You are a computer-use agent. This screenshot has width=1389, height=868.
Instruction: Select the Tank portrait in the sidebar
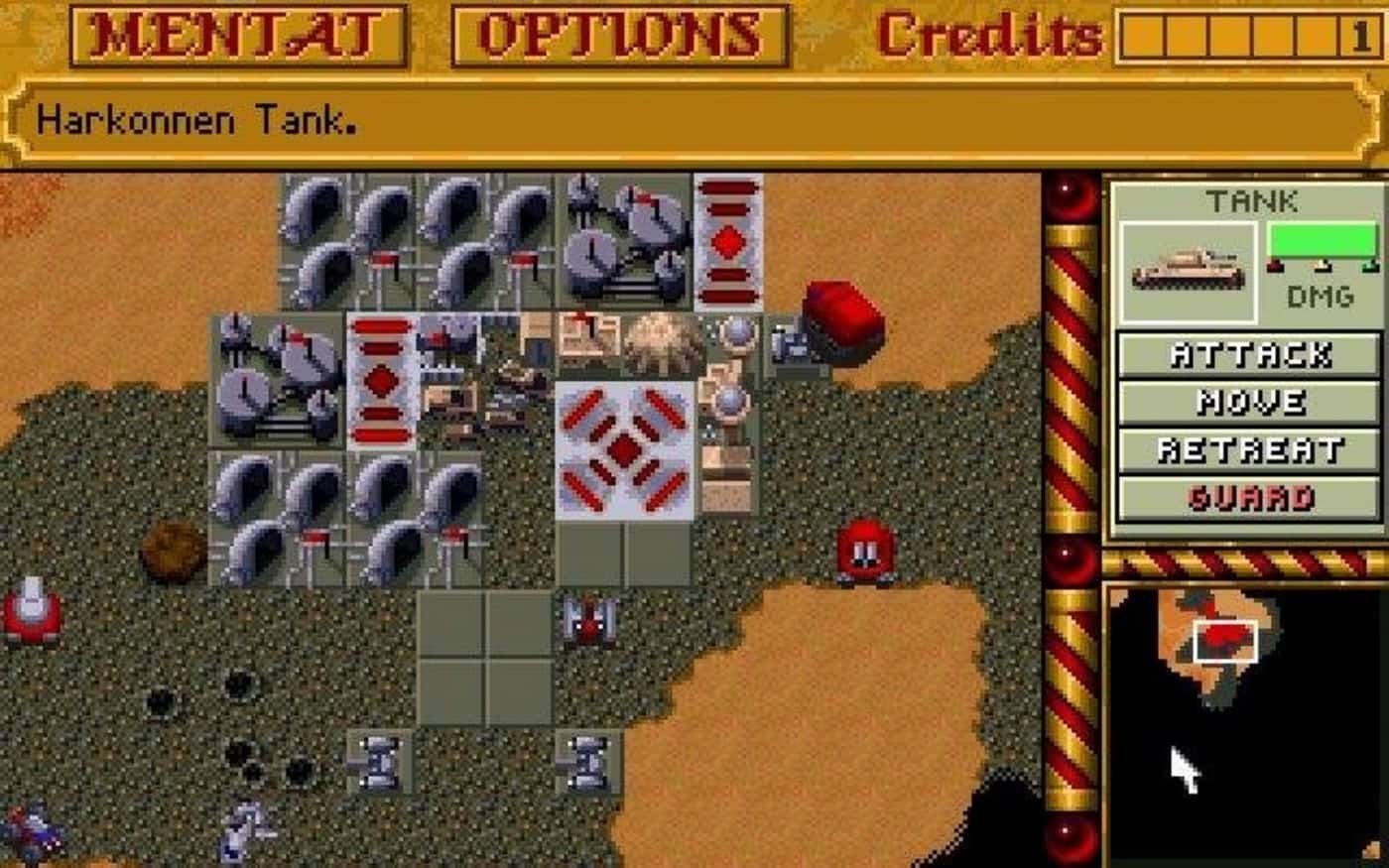click(1188, 268)
